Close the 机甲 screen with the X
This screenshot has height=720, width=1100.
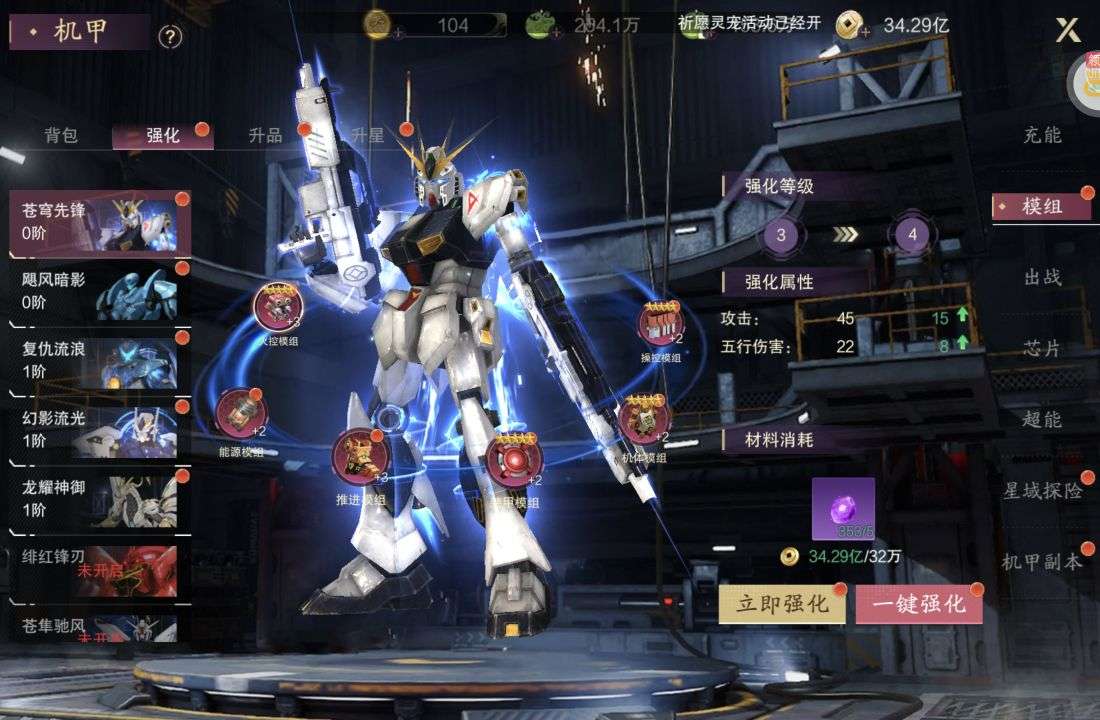coord(1068,30)
